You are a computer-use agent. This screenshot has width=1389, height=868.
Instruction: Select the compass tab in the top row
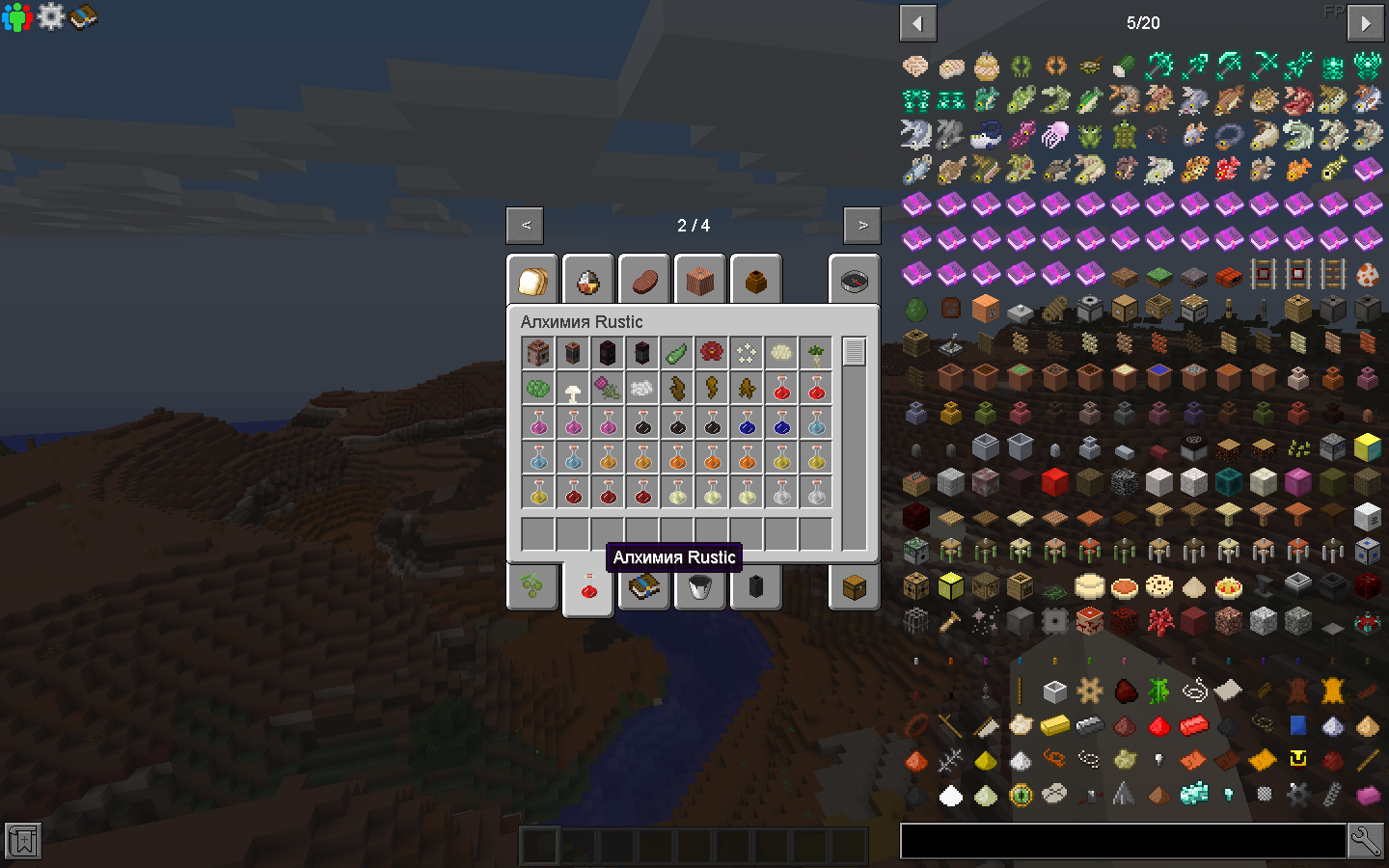click(x=854, y=280)
